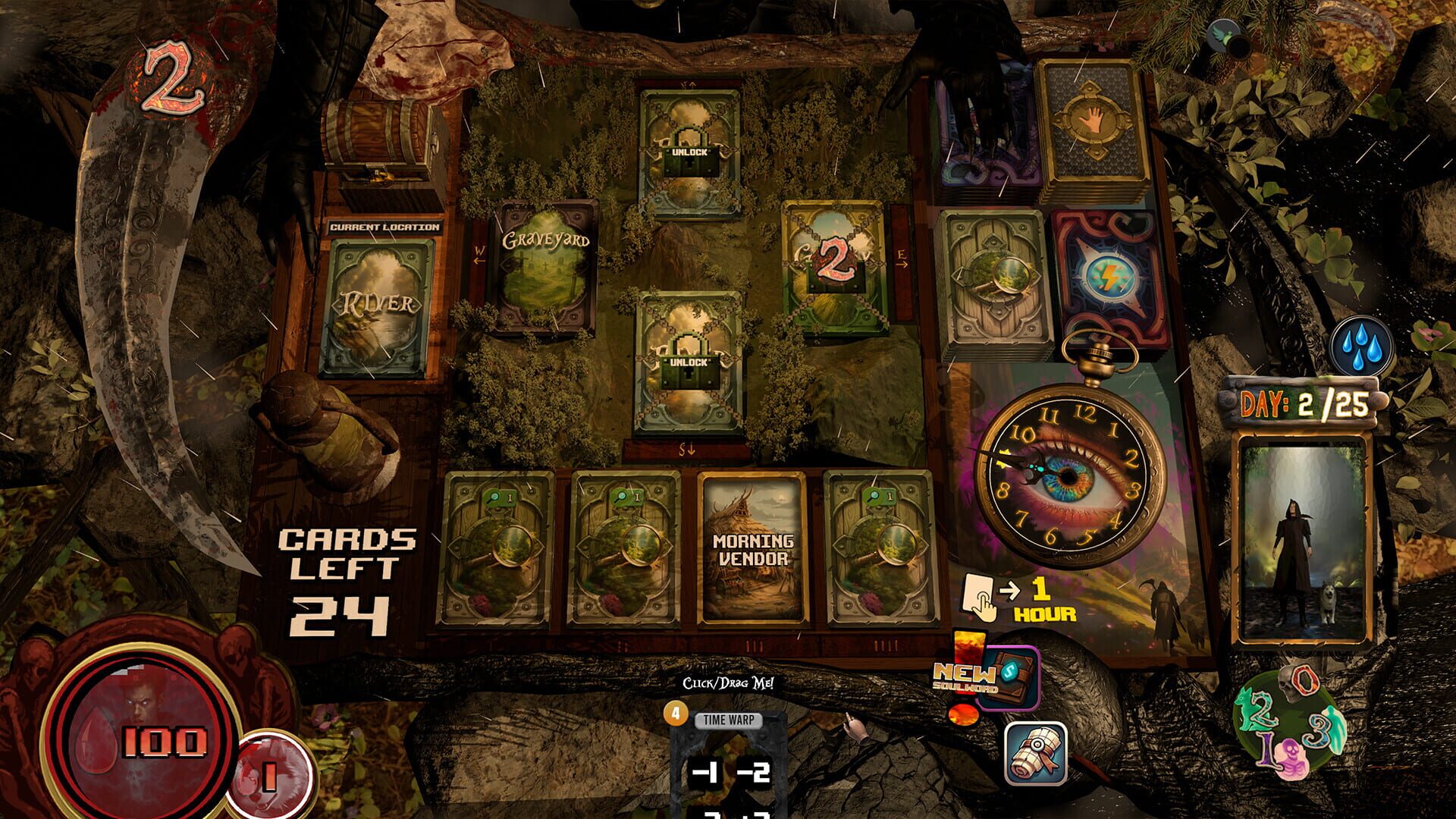The image size is (1456, 819).
Task: Unlock the upper locked board slot
Action: coord(686,152)
